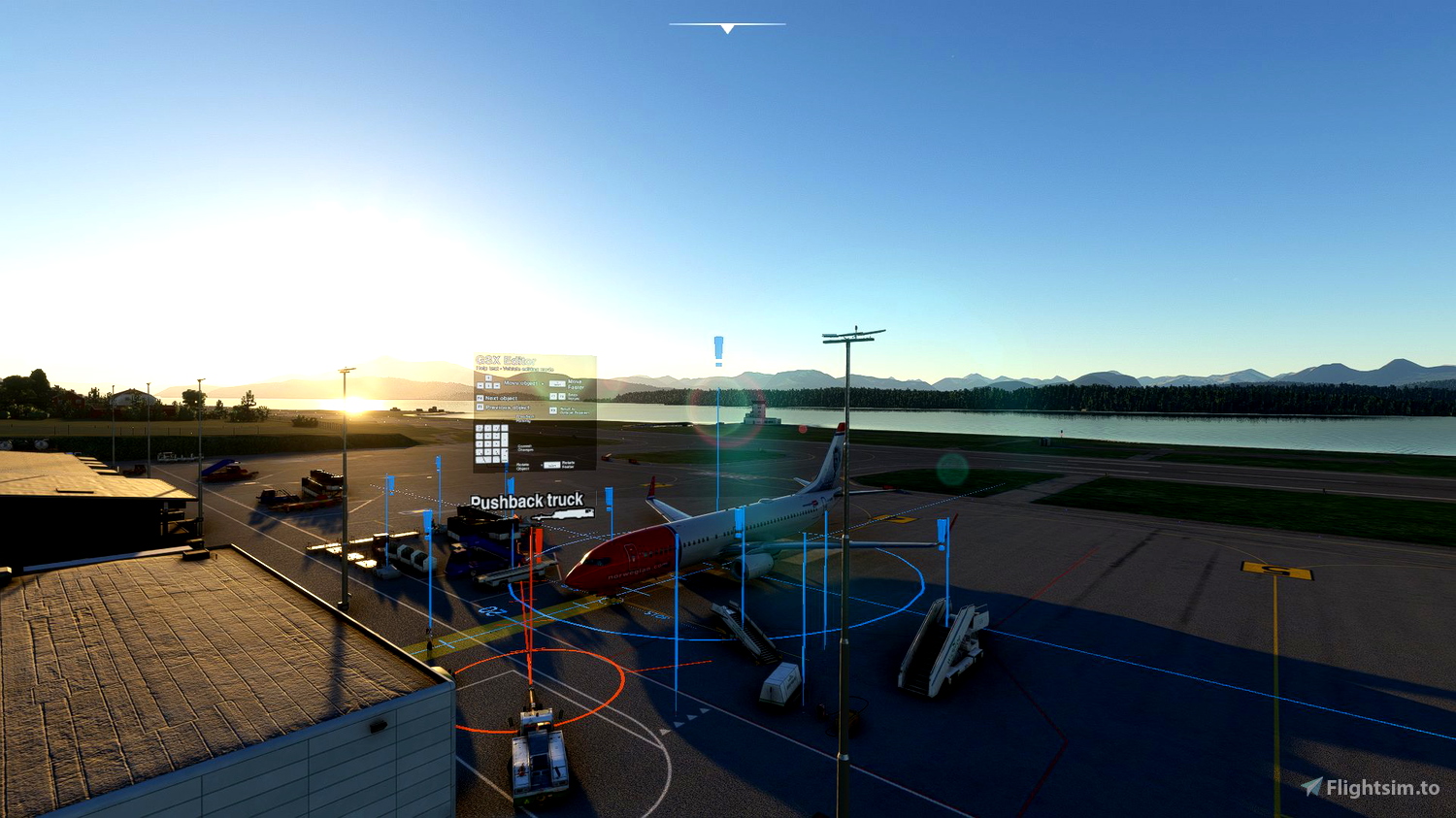The height and width of the screenshot is (818, 1456).
Task: Click the yellow taxiway sign on the right
Action: (x=1274, y=571)
